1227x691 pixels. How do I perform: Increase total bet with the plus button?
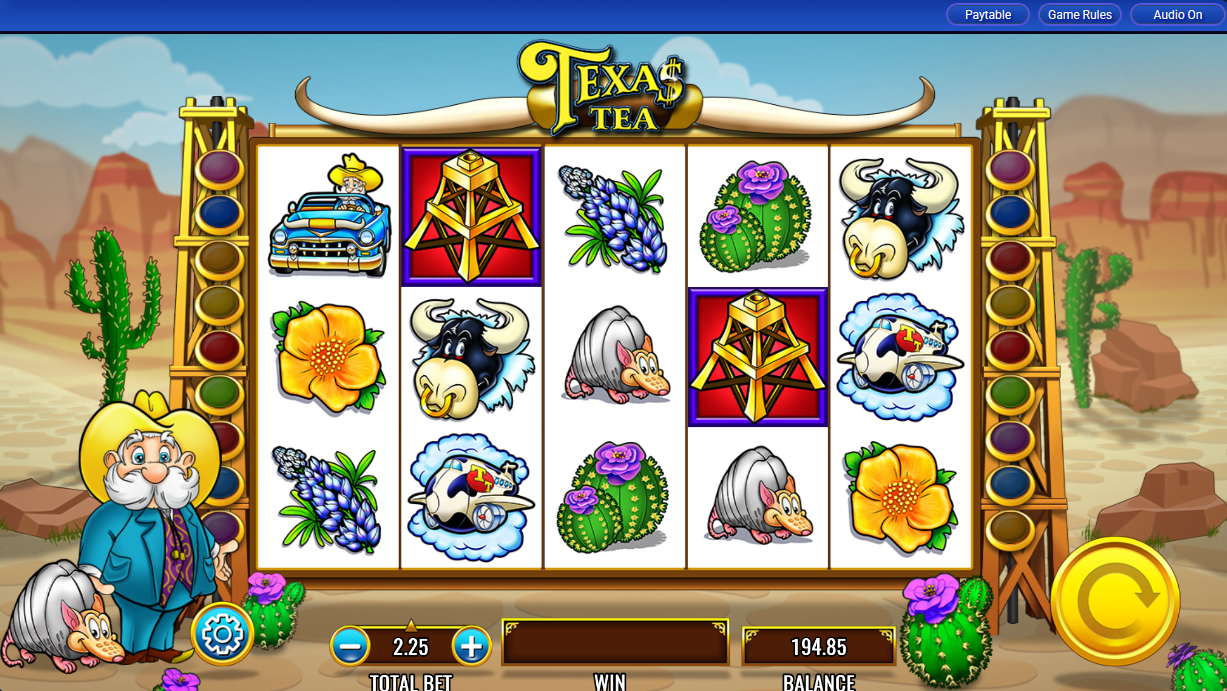[471, 647]
